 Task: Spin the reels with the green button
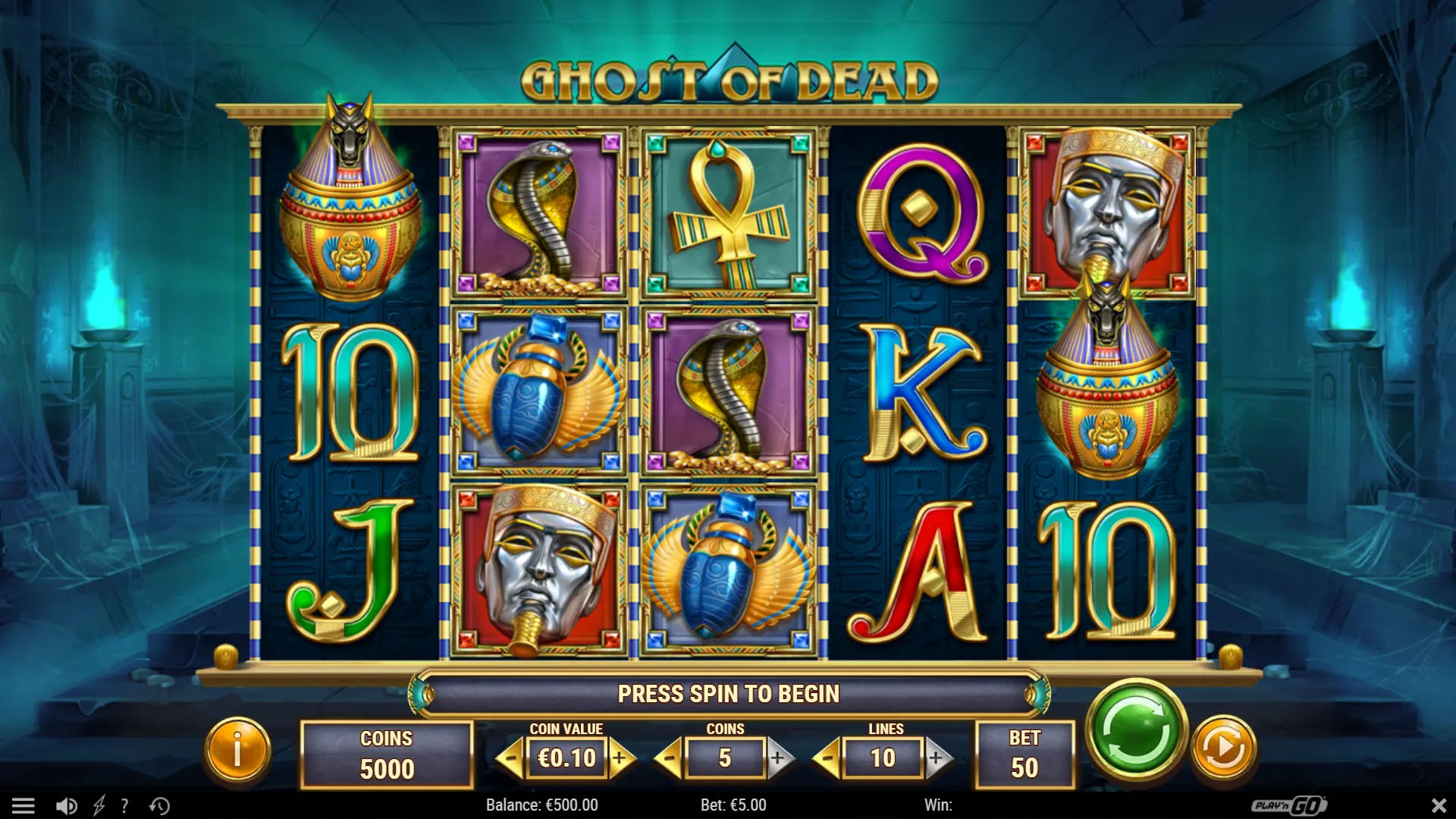(x=1135, y=730)
